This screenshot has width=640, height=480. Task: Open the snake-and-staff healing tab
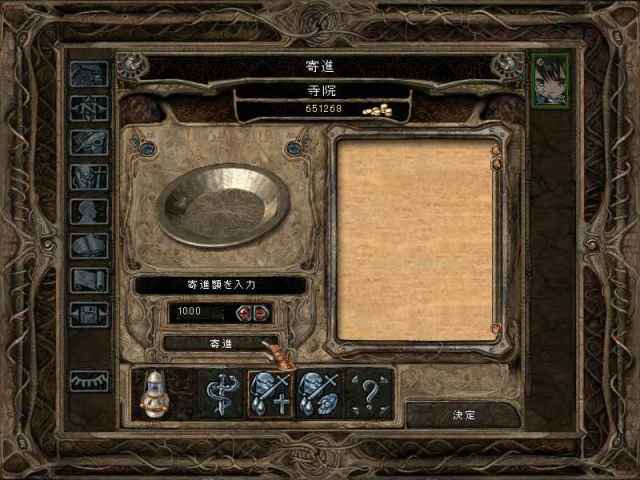point(219,391)
